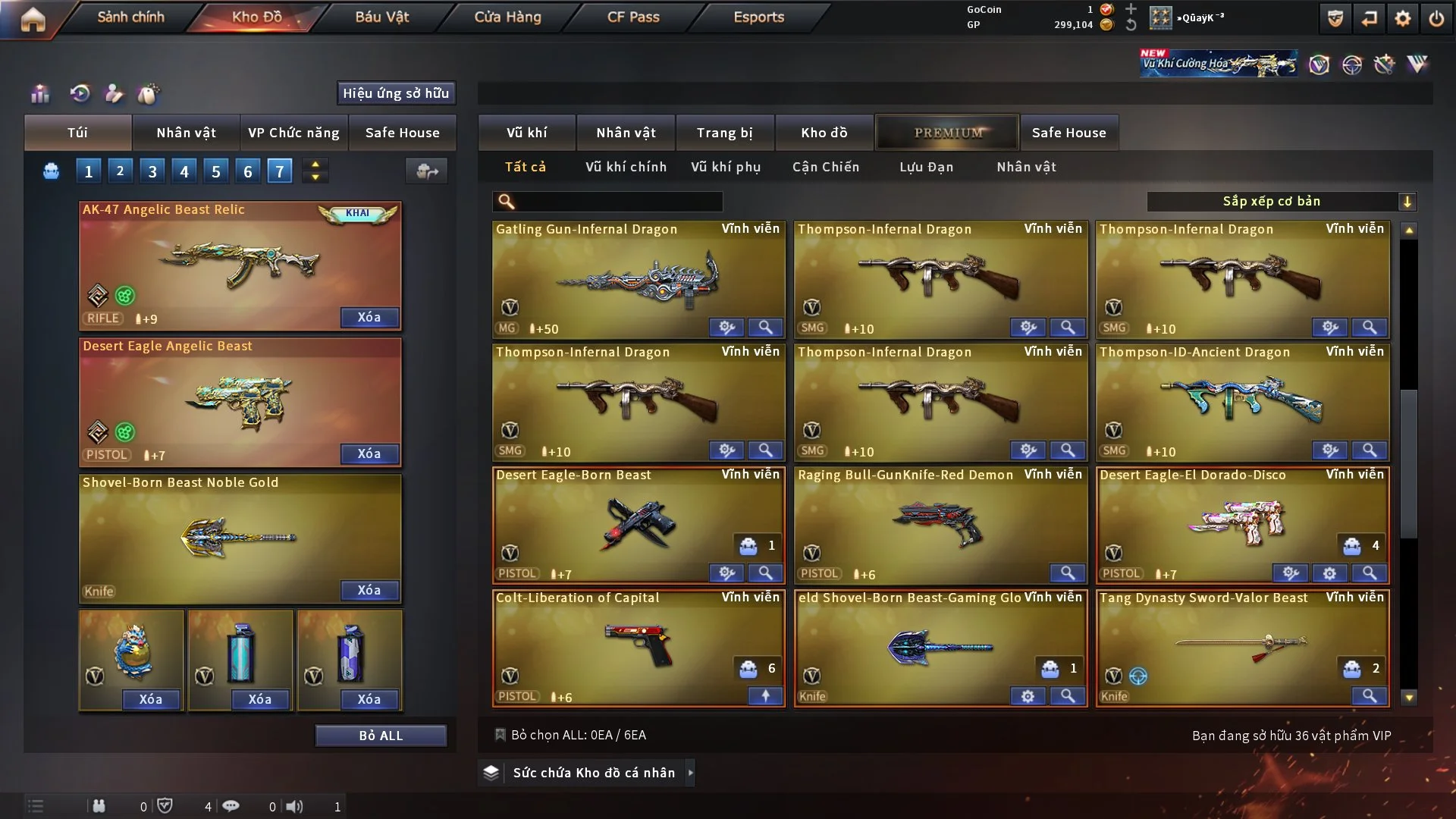The width and height of the screenshot is (1456, 819).
Task: Select the Trang bị tab
Action: (x=724, y=133)
